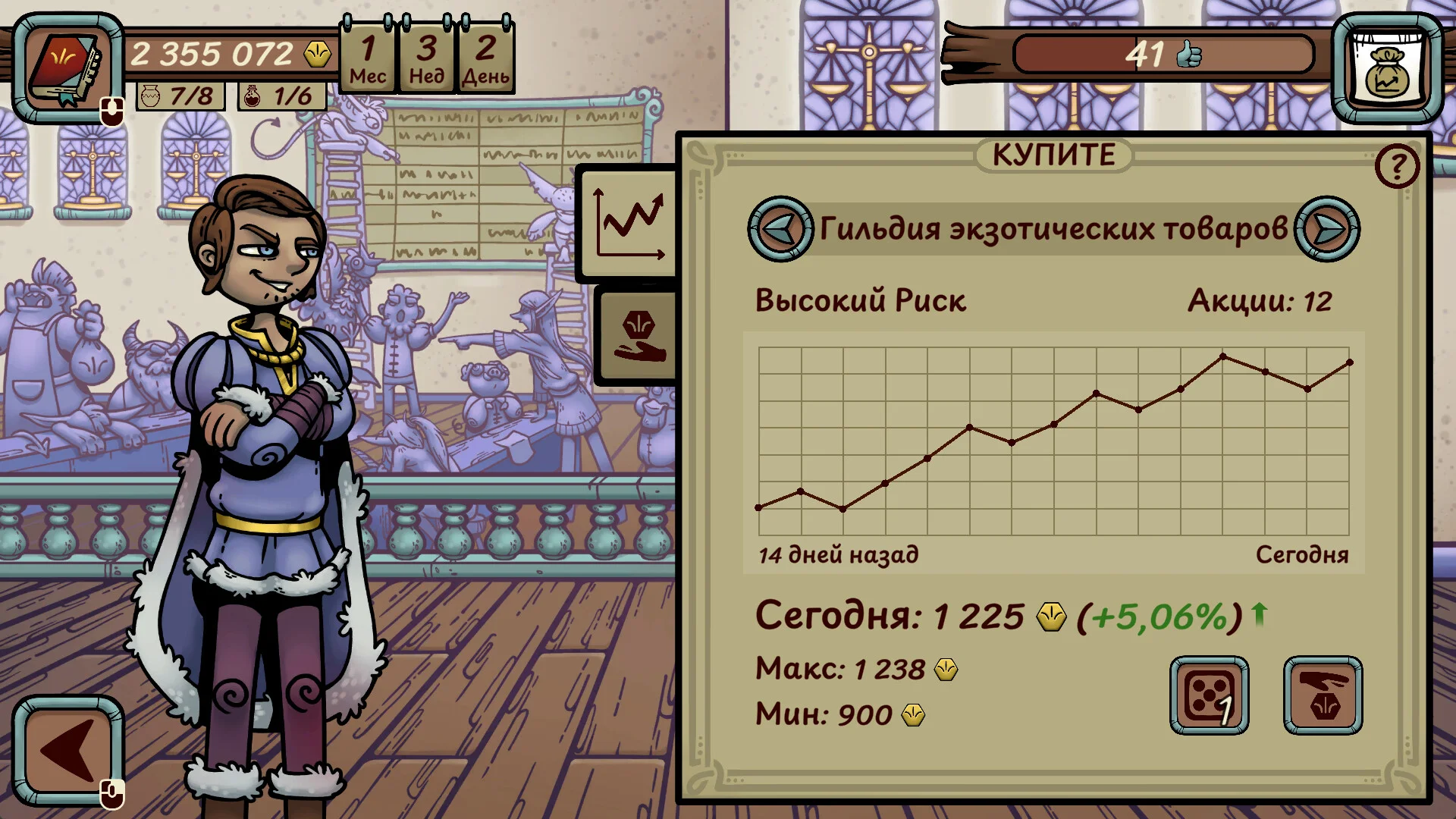Change the share quantity with the dice button
Viewport: 1456px width, 819px height.
pos(1209,695)
